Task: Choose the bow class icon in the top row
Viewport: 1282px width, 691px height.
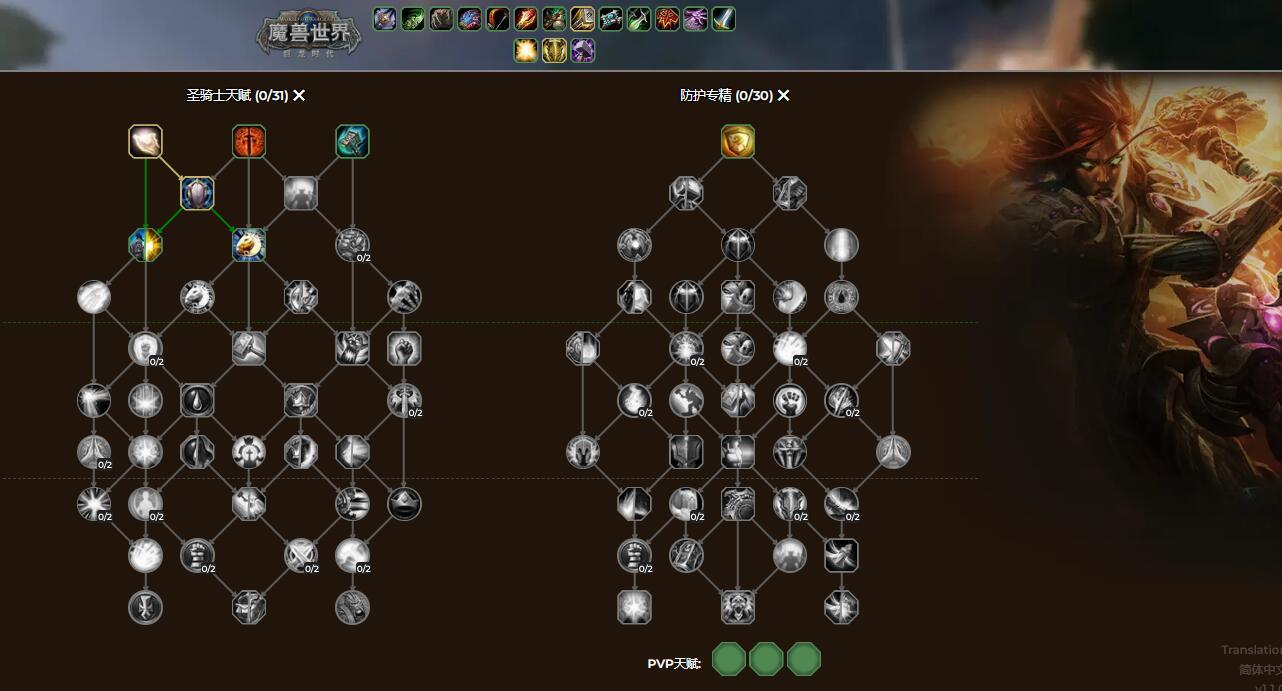Action: [498, 19]
